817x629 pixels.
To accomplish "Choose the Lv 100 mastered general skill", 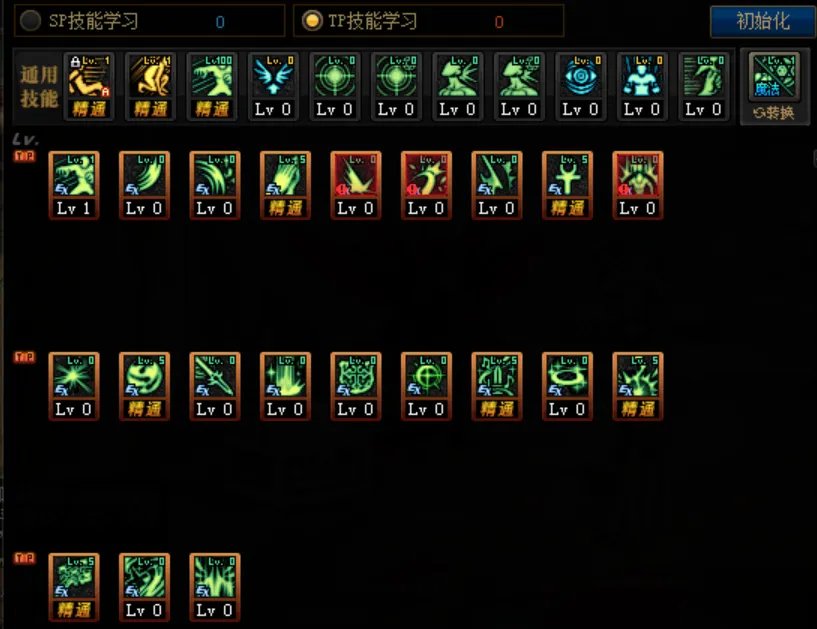I will tap(211, 78).
